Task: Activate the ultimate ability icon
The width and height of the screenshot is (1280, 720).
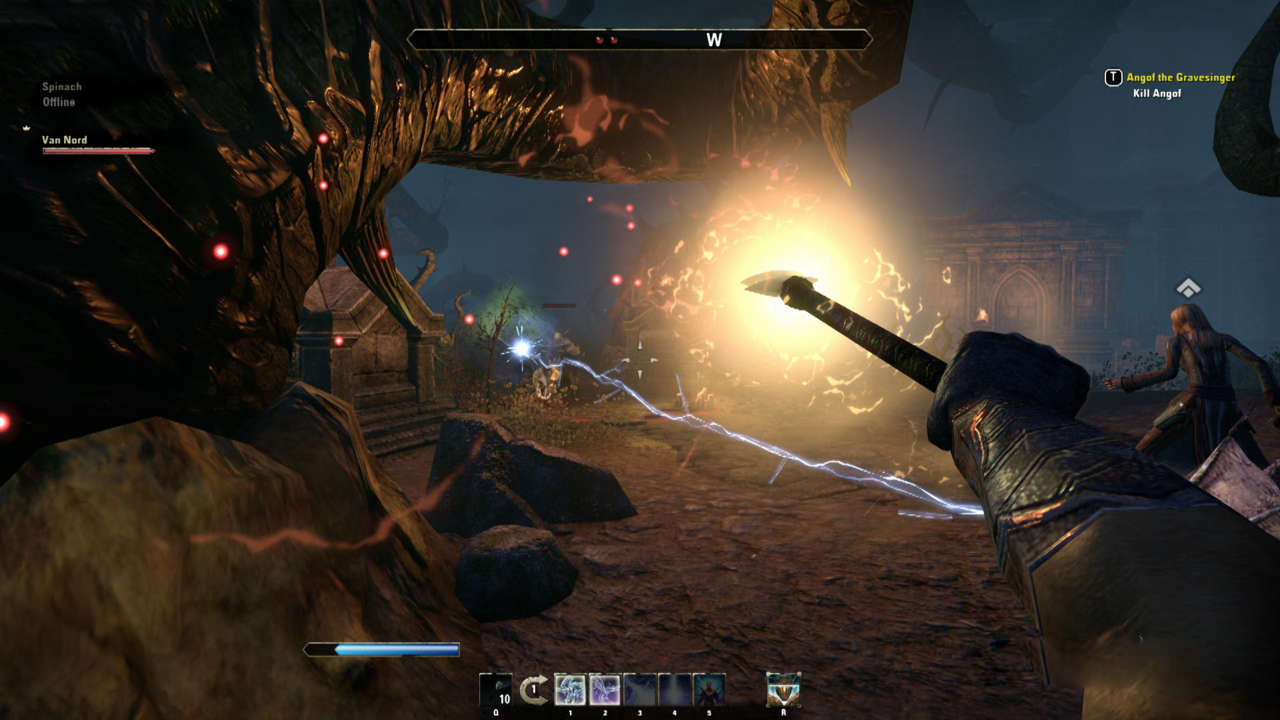Action: (x=783, y=690)
